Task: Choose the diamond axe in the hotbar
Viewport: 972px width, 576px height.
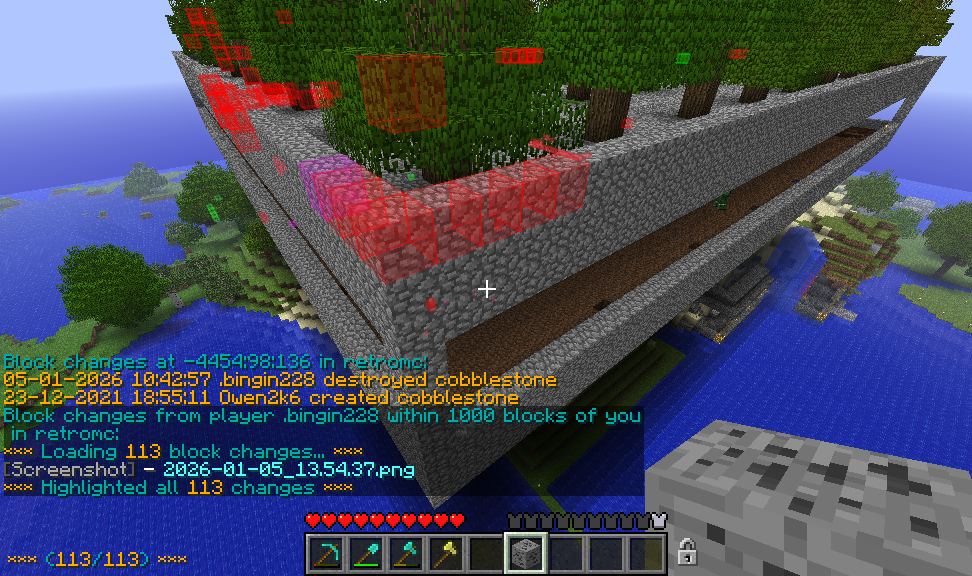Action: click(x=405, y=553)
